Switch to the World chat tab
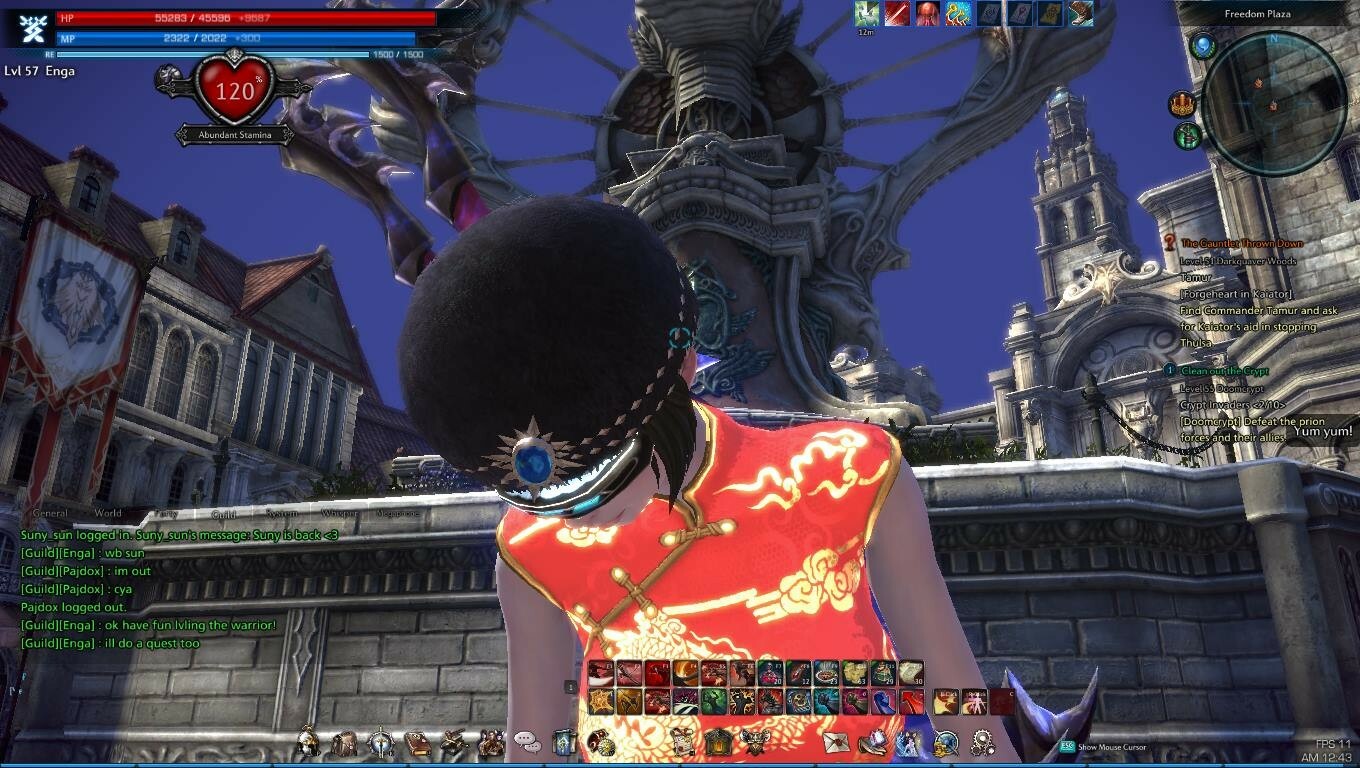1360x768 pixels. click(x=108, y=513)
